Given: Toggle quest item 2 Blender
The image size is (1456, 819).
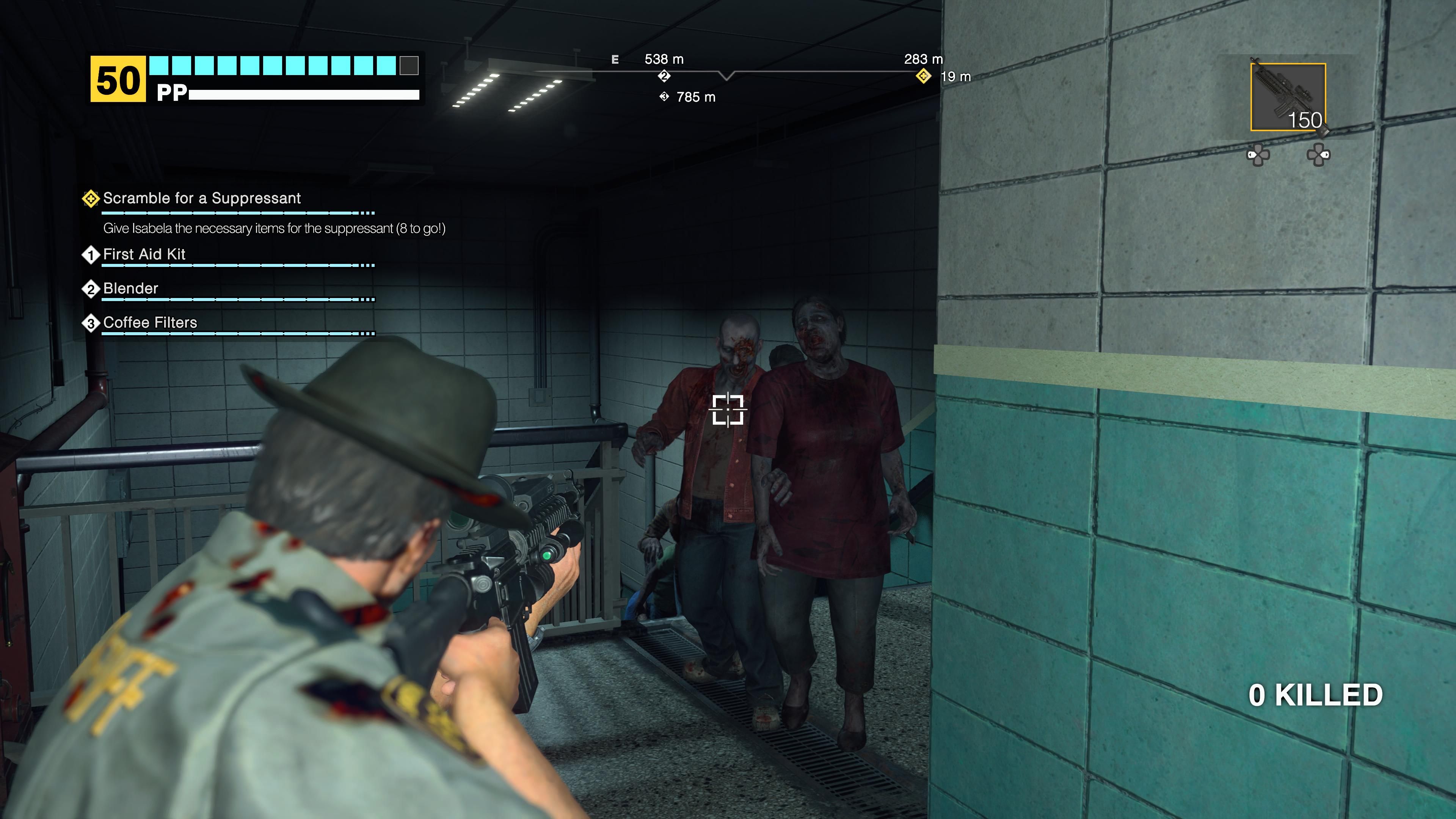Looking at the screenshot, I should click(91, 289).
